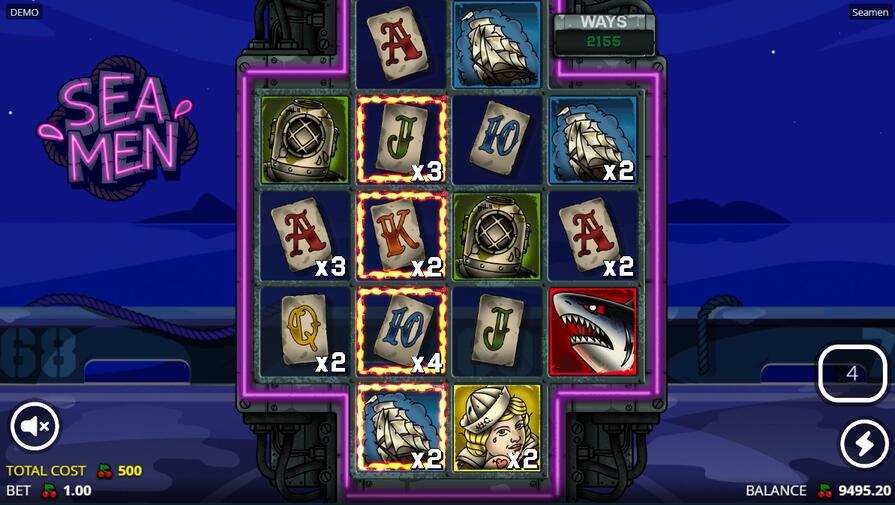Image resolution: width=895 pixels, height=505 pixels.
Task: Click the spin counter box showing 4
Action: click(x=852, y=374)
